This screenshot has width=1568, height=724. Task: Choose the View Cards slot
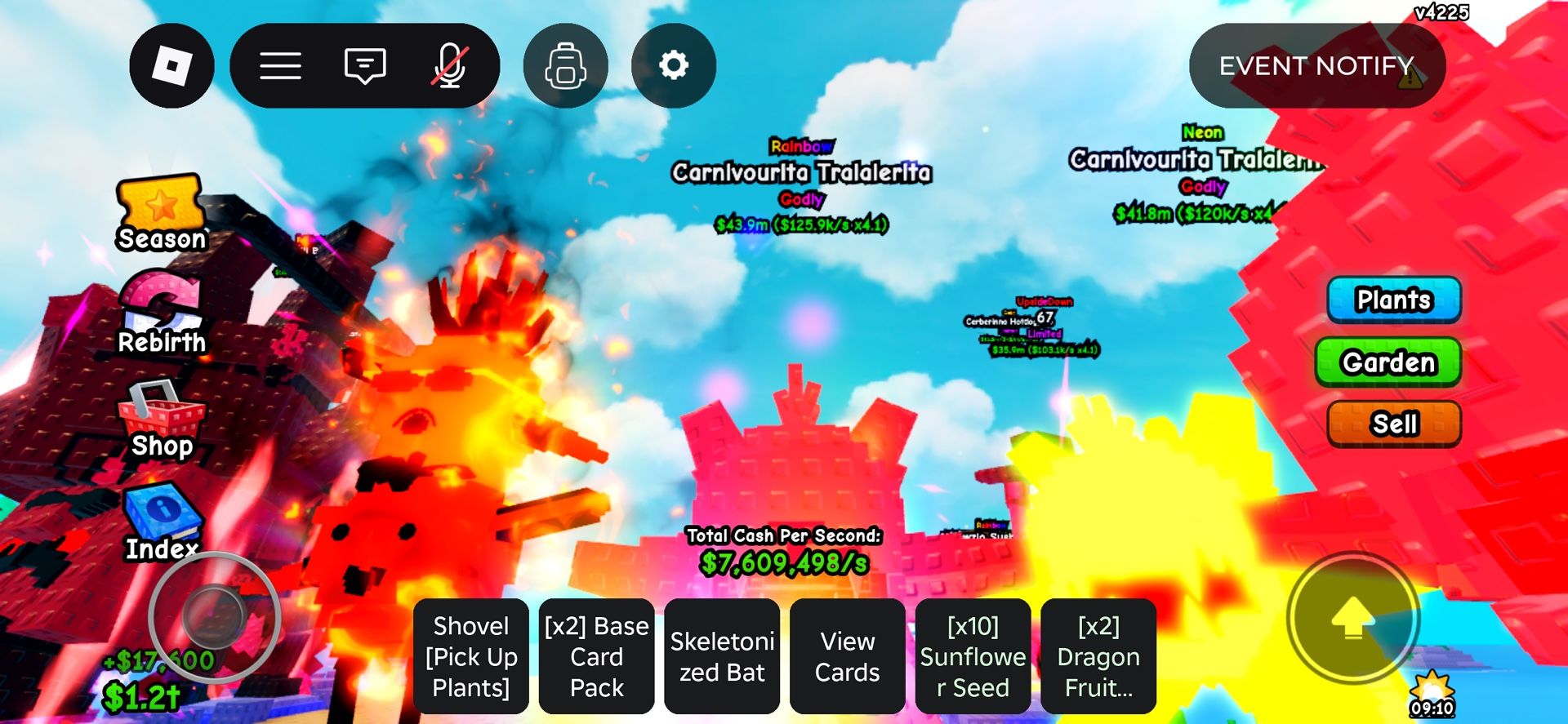click(847, 656)
